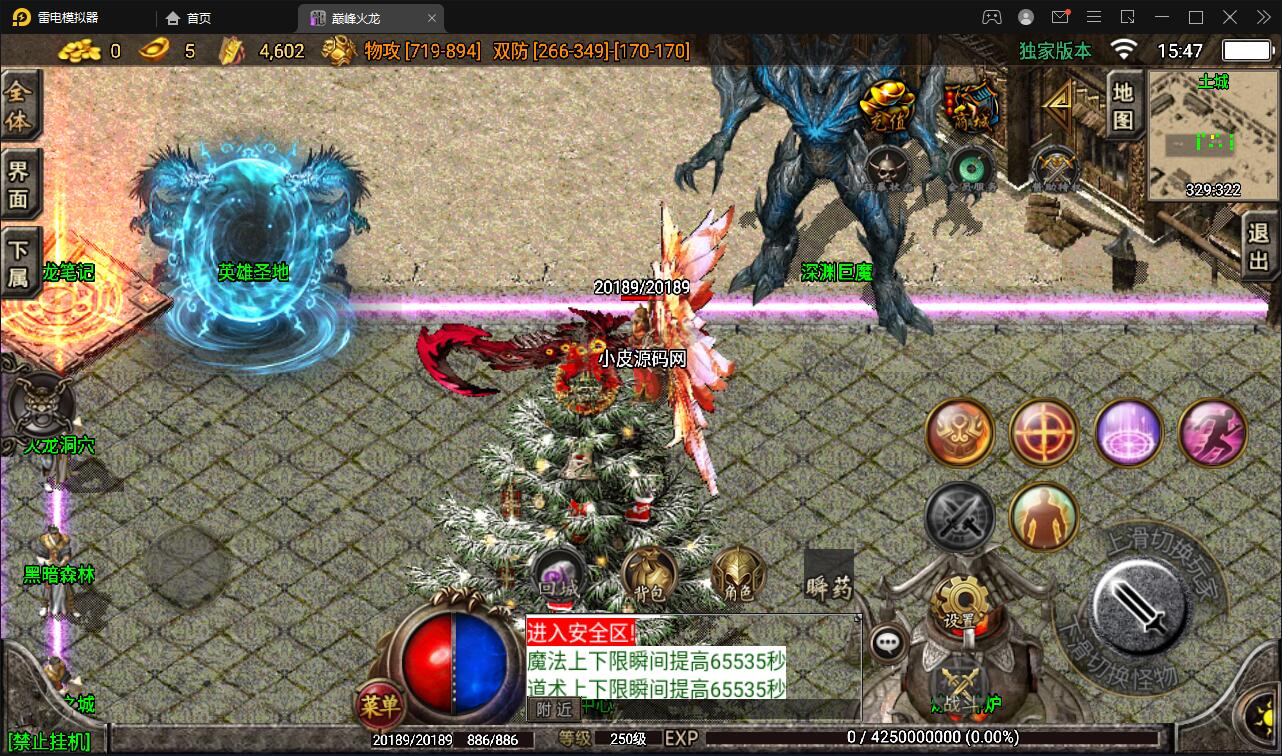Activate the red crosshair target skill
The image size is (1282, 756).
(1044, 433)
